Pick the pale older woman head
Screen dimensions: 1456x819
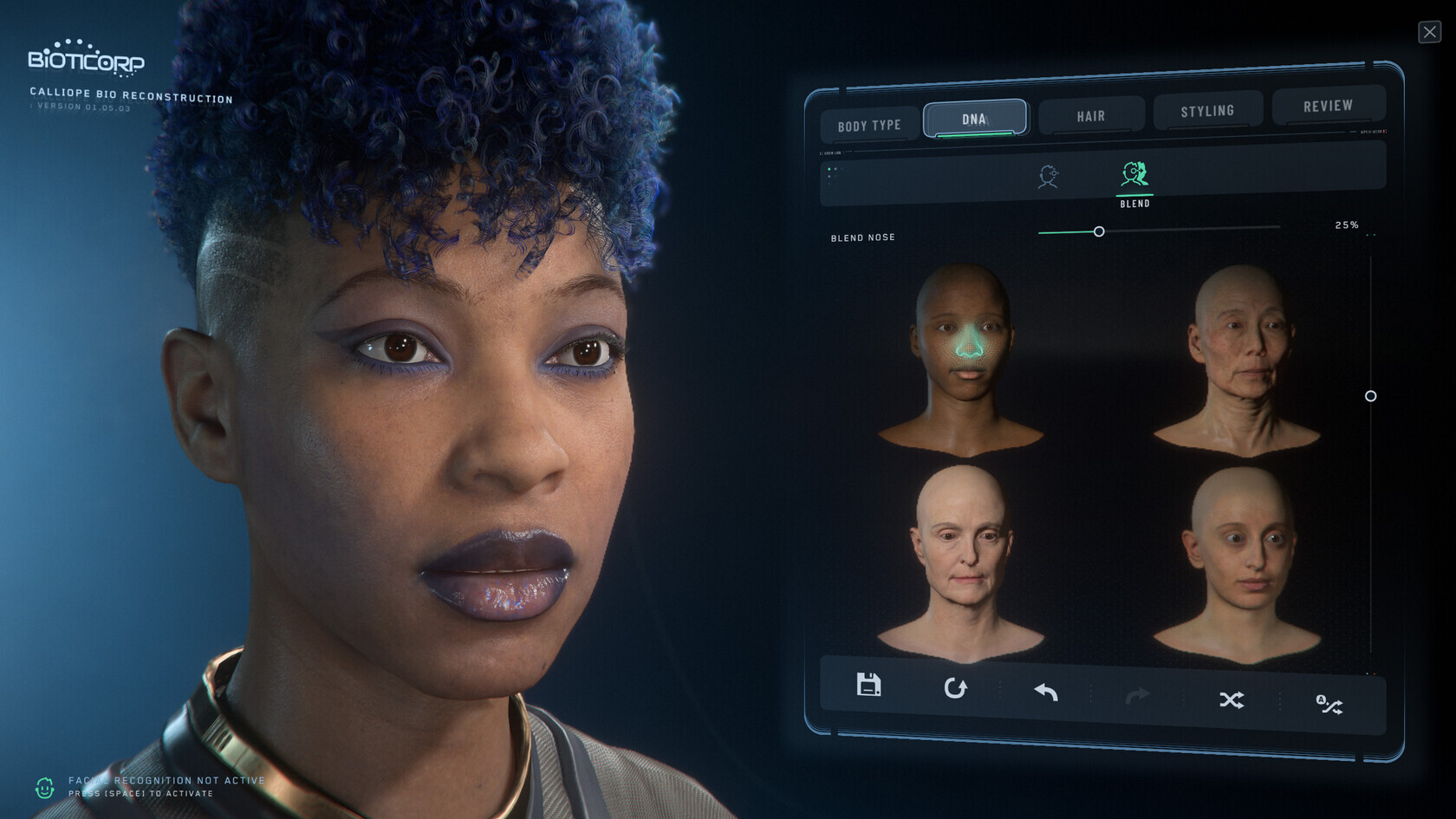click(962, 563)
